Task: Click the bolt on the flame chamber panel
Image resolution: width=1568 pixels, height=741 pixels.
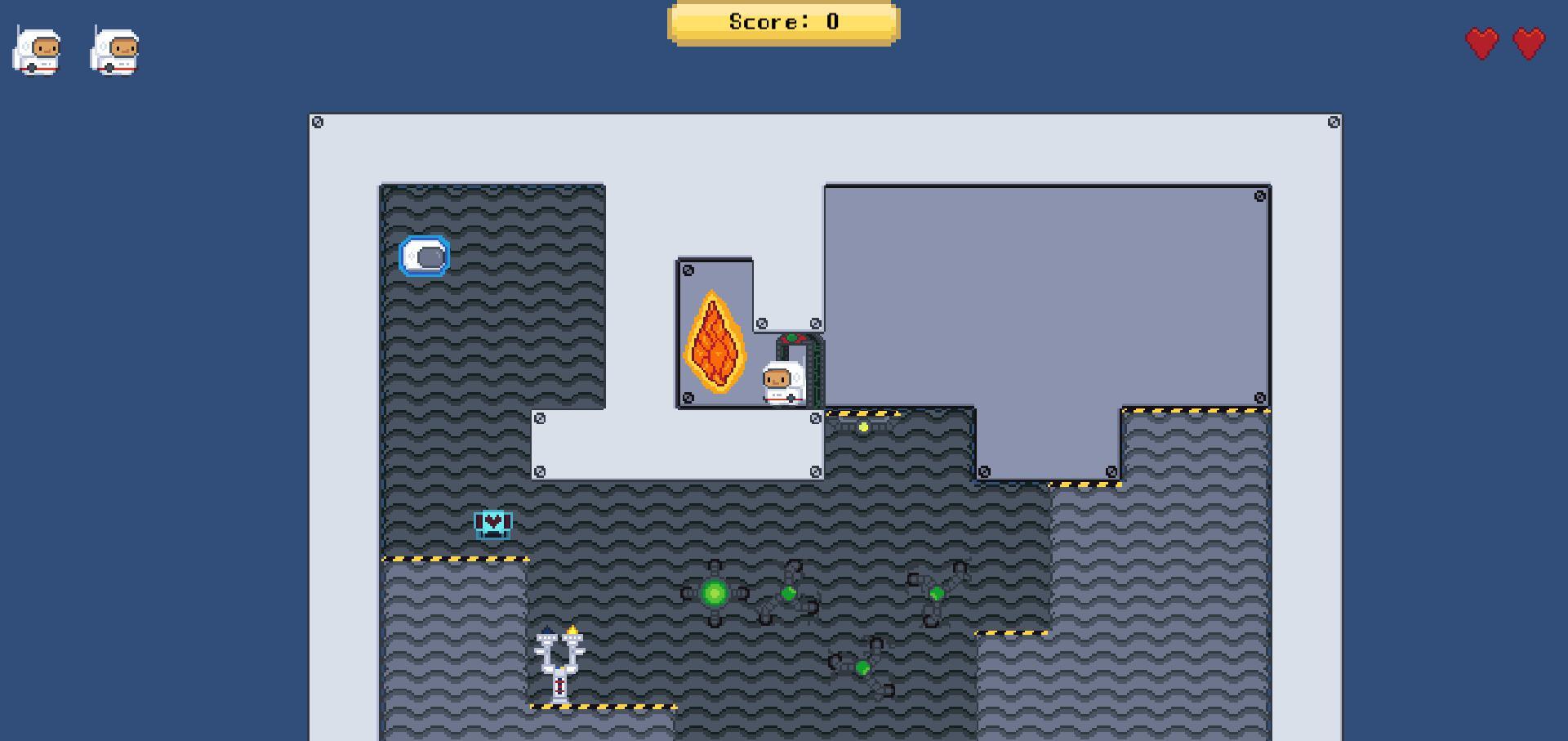Action: pyautogui.click(x=689, y=270)
